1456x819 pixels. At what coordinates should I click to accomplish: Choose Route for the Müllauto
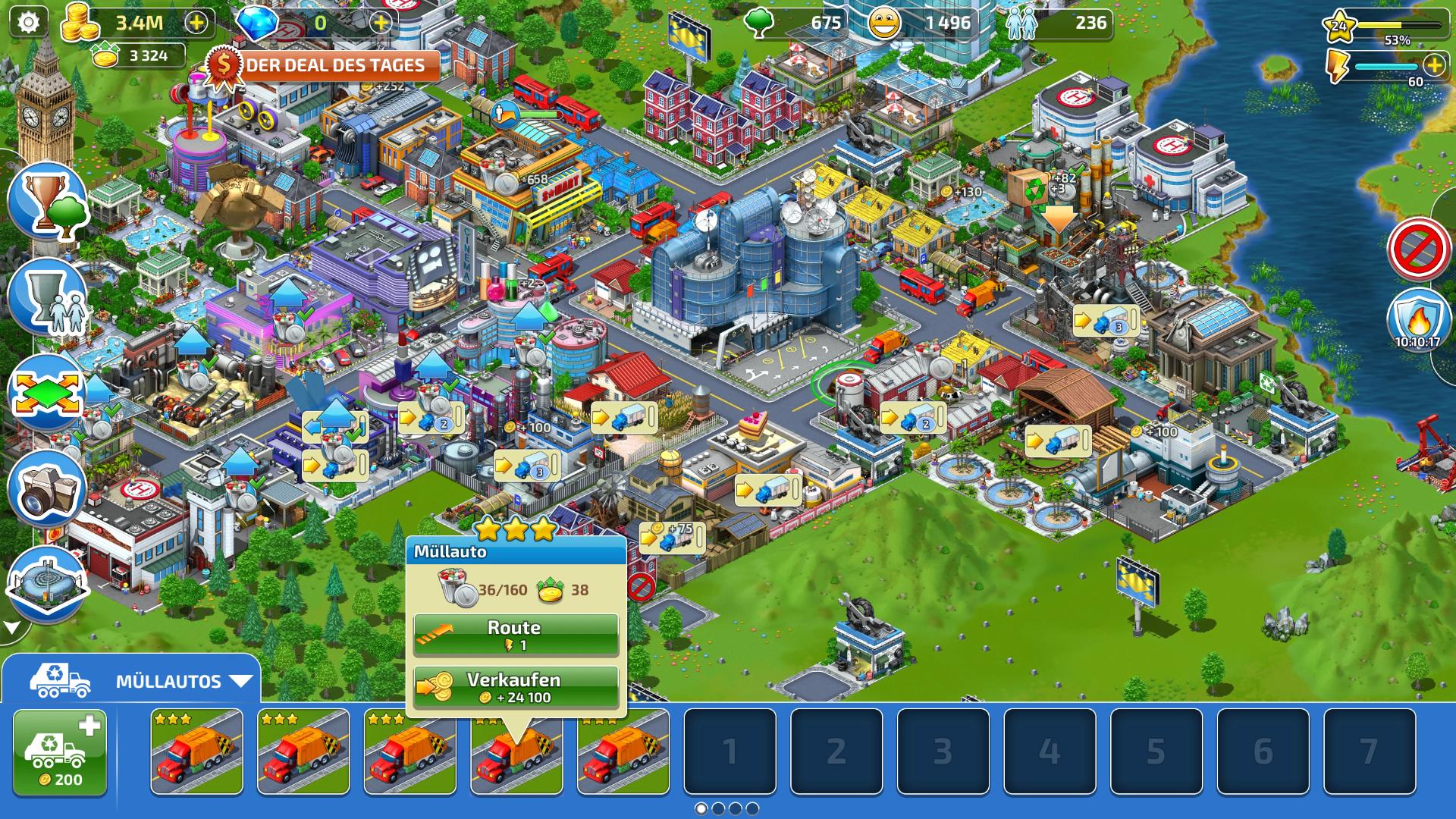516,635
